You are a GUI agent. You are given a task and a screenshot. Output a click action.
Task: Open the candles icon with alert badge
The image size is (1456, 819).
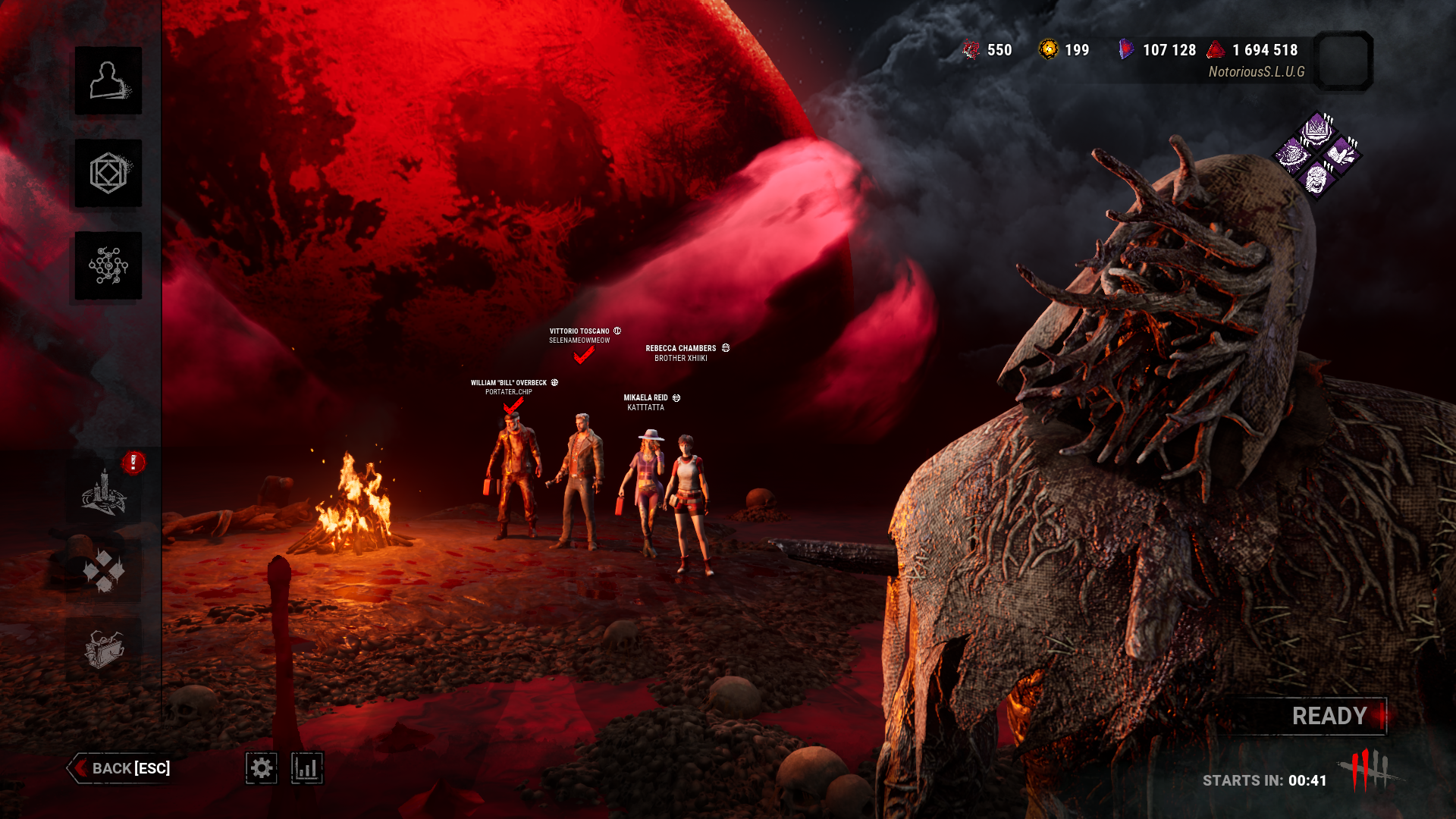pyautogui.click(x=105, y=491)
